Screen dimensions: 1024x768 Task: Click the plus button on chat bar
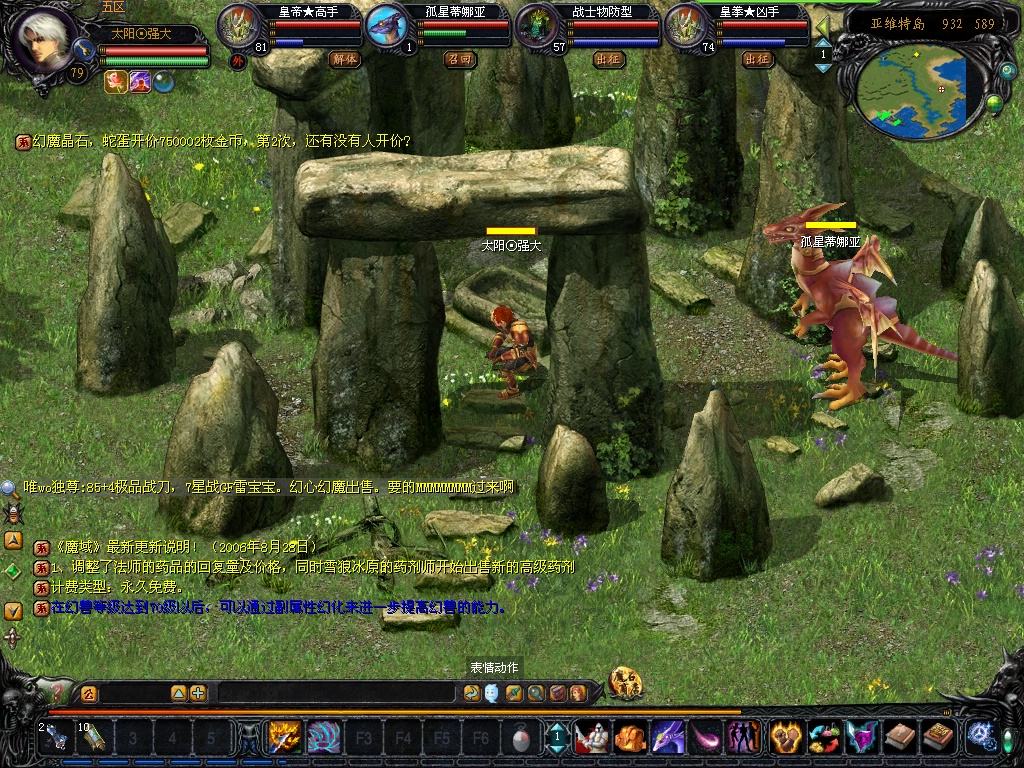pyautogui.click(x=198, y=693)
